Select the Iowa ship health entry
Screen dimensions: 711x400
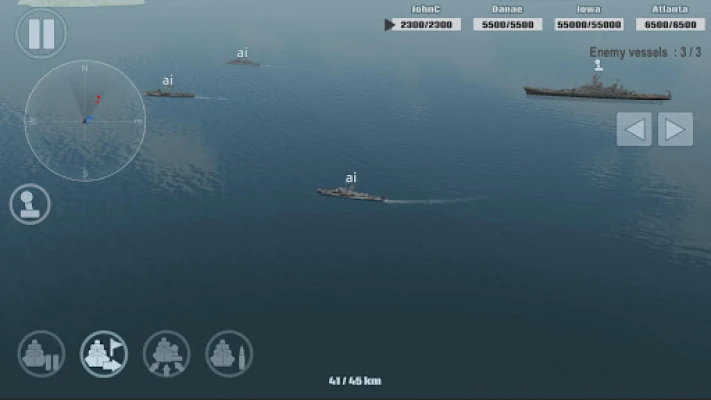pyautogui.click(x=590, y=24)
